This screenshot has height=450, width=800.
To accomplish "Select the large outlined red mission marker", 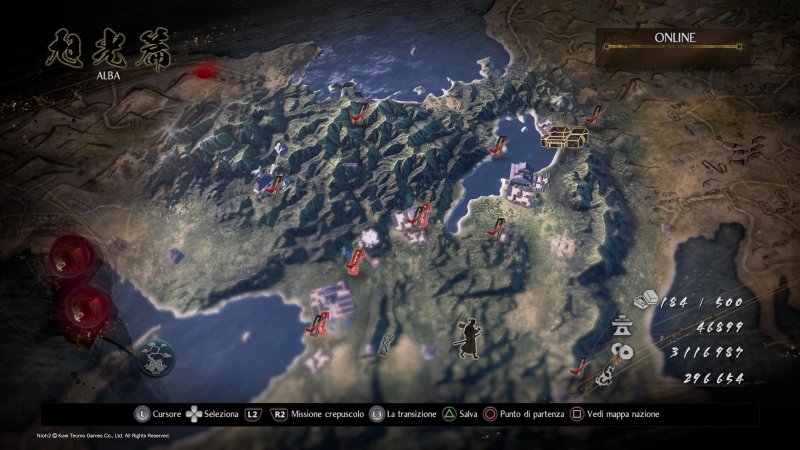I will click(x=355, y=262).
